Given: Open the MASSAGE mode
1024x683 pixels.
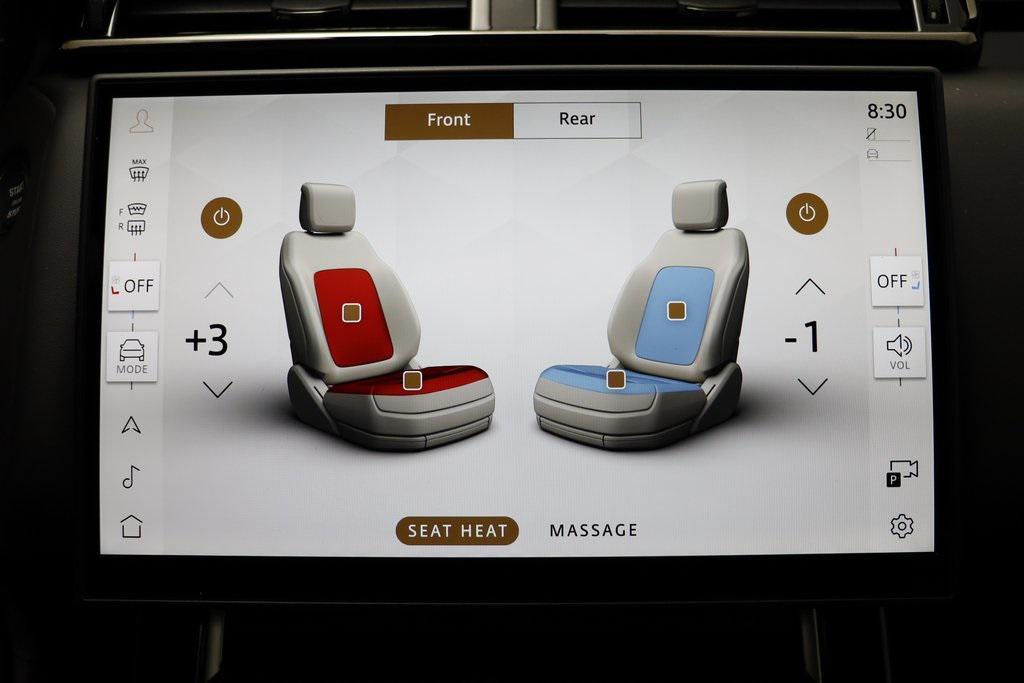Looking at the screenshot, I should pos(593,531).
